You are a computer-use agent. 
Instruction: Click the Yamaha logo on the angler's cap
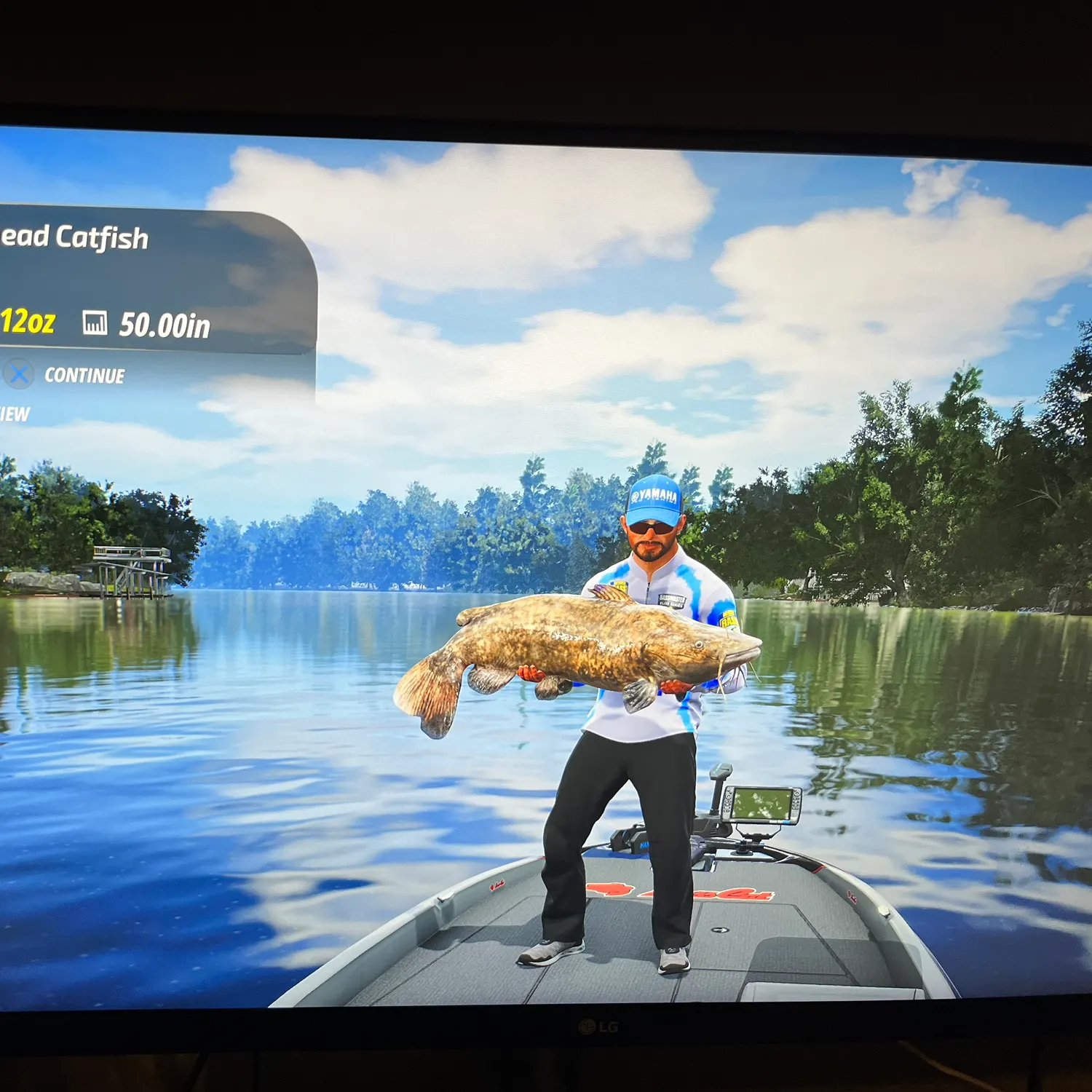pyautogui.click(x=656, y=496)
